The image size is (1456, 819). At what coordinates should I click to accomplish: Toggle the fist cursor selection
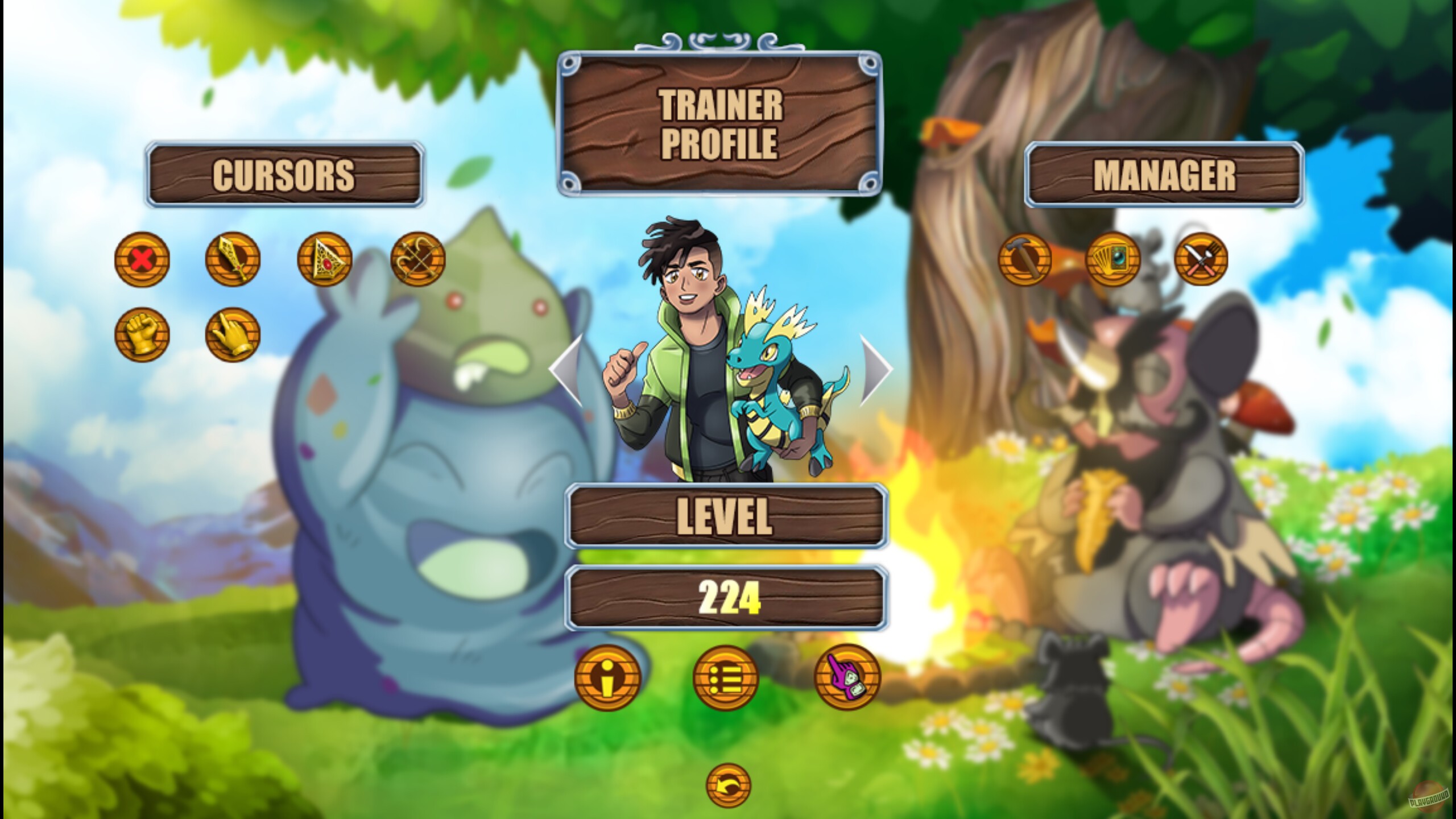click(142, 336)
